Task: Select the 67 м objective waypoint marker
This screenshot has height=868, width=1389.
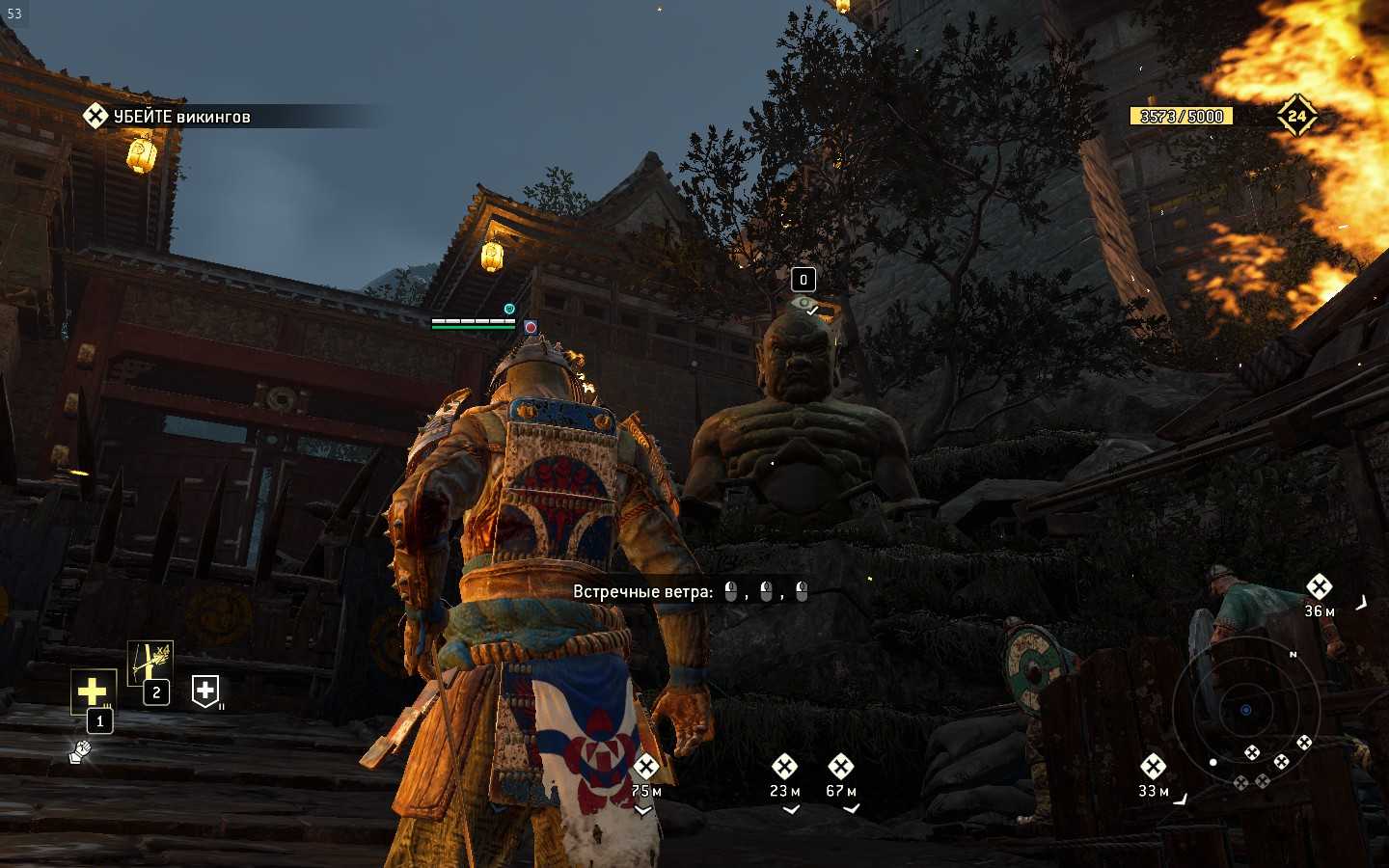Action: (x=840, y=768)
